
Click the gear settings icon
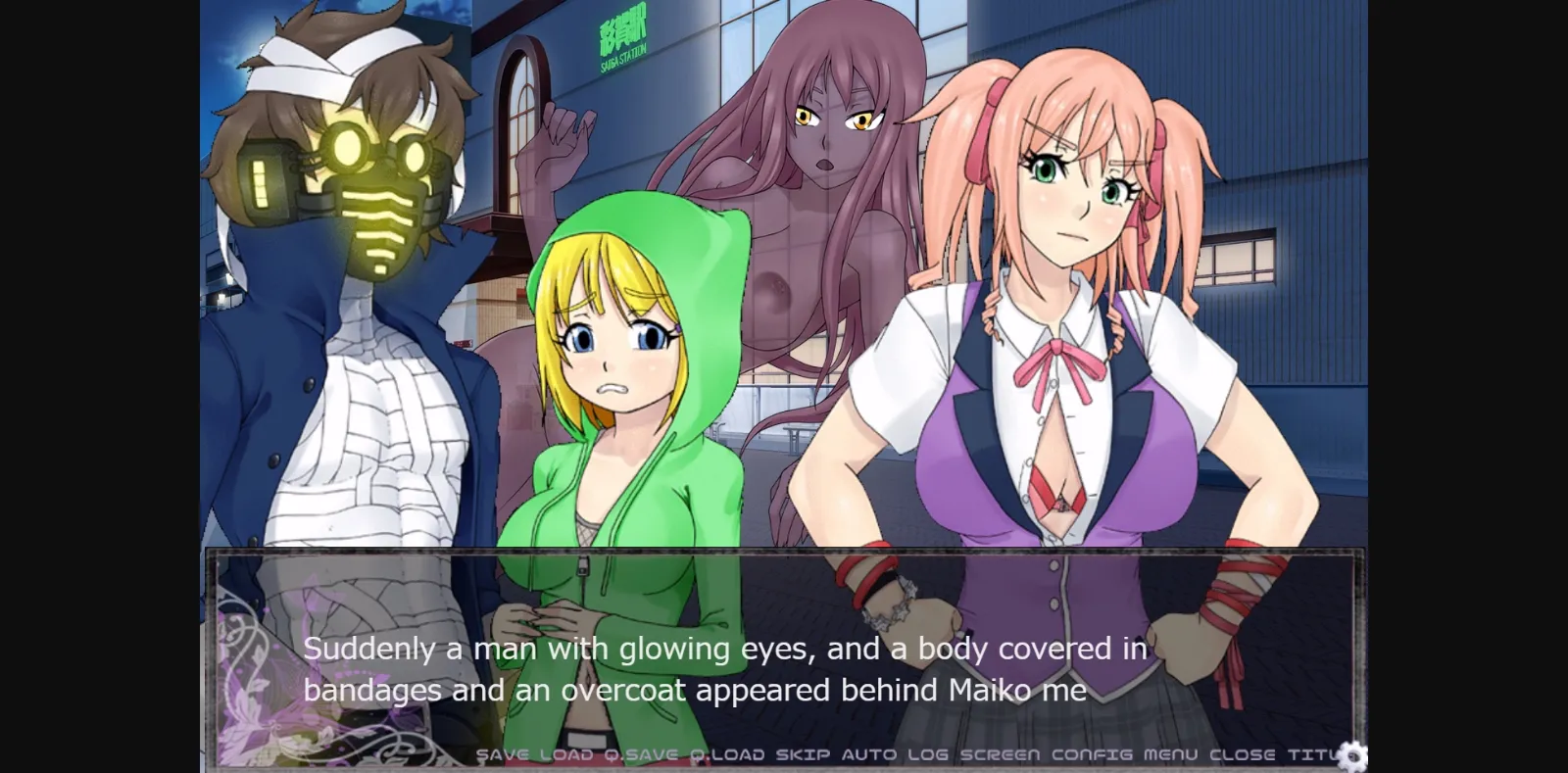coord(1355,755)
